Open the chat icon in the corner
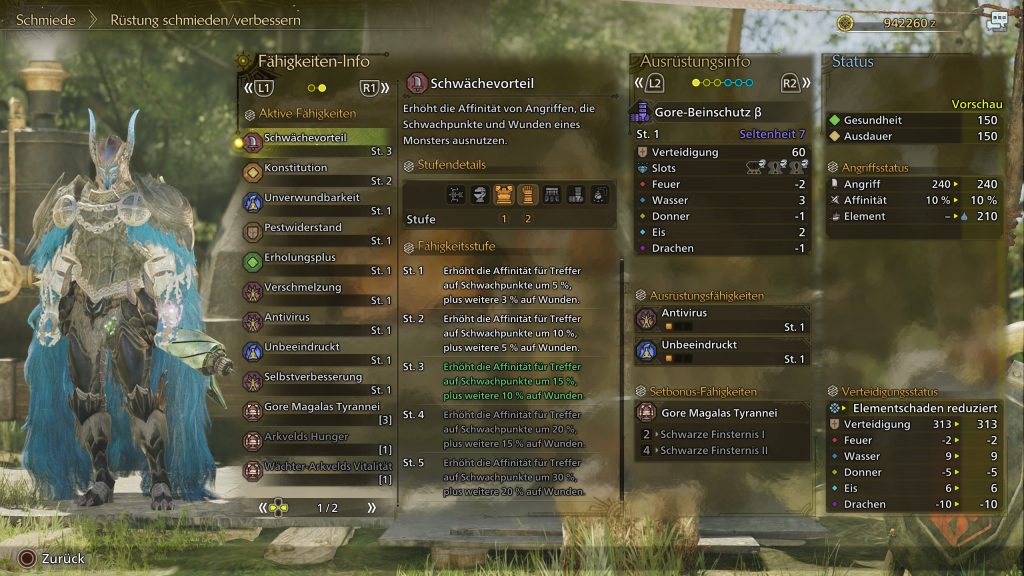The image size is (1024, 576). (997, 21)
